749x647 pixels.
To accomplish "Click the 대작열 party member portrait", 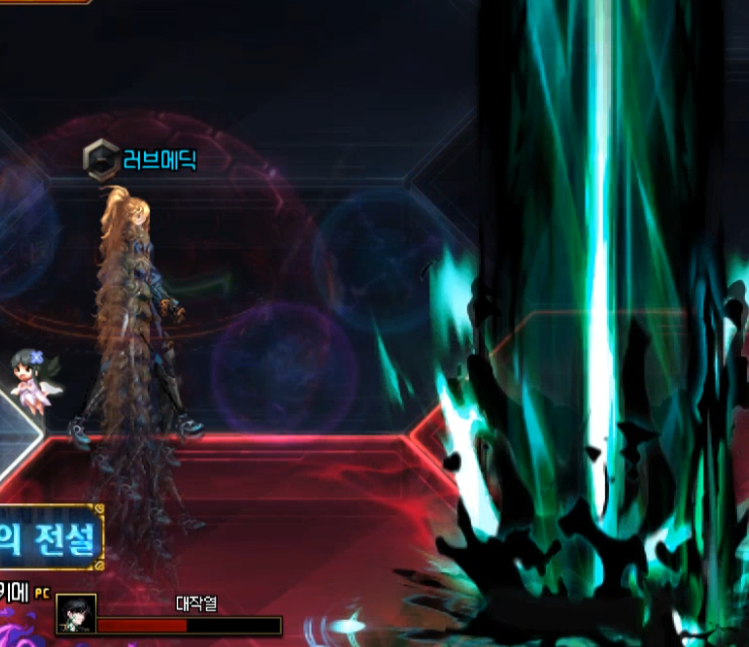I will click(77, 613).
